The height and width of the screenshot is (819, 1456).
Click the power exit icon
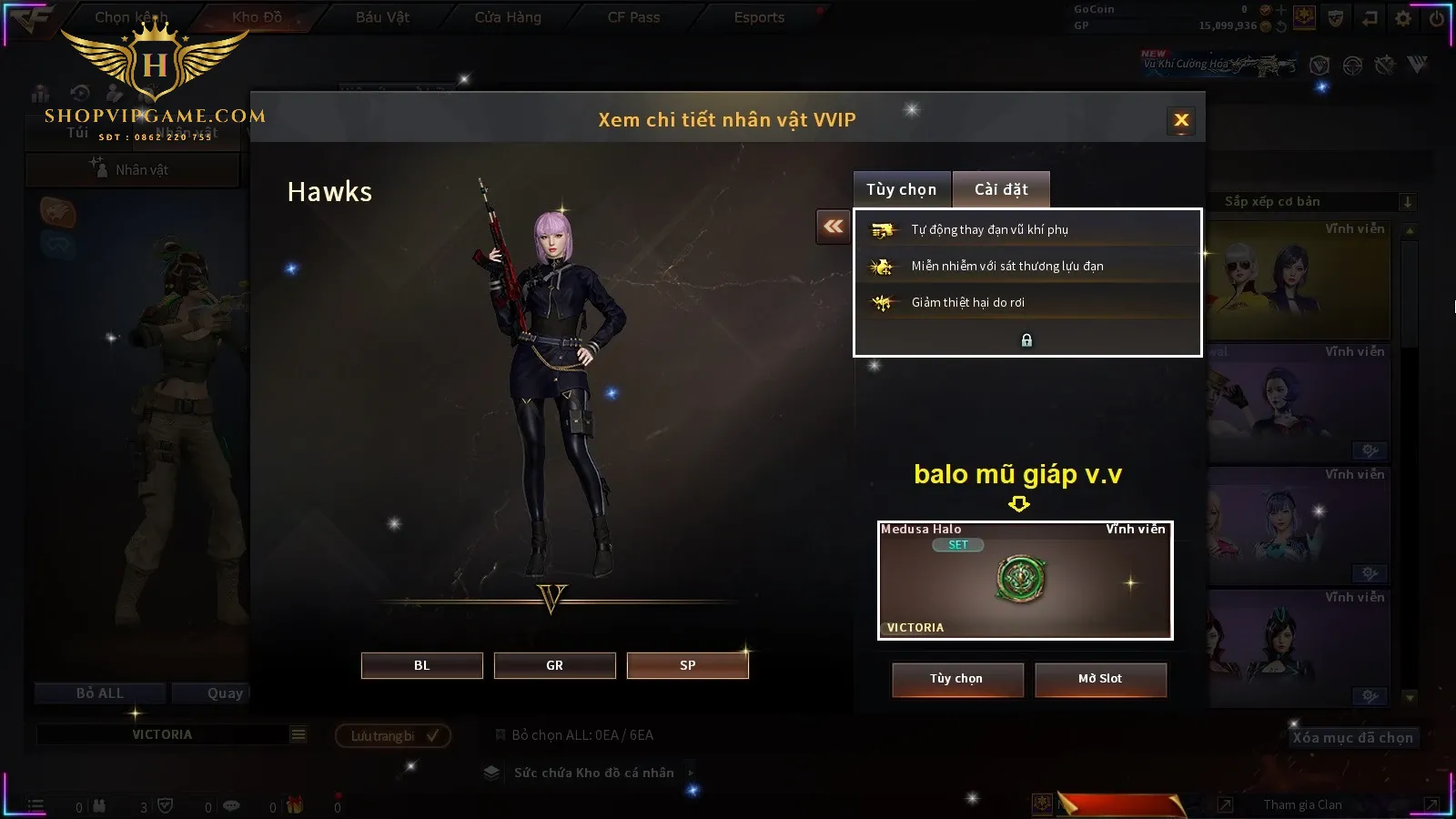pos(1437,17)
